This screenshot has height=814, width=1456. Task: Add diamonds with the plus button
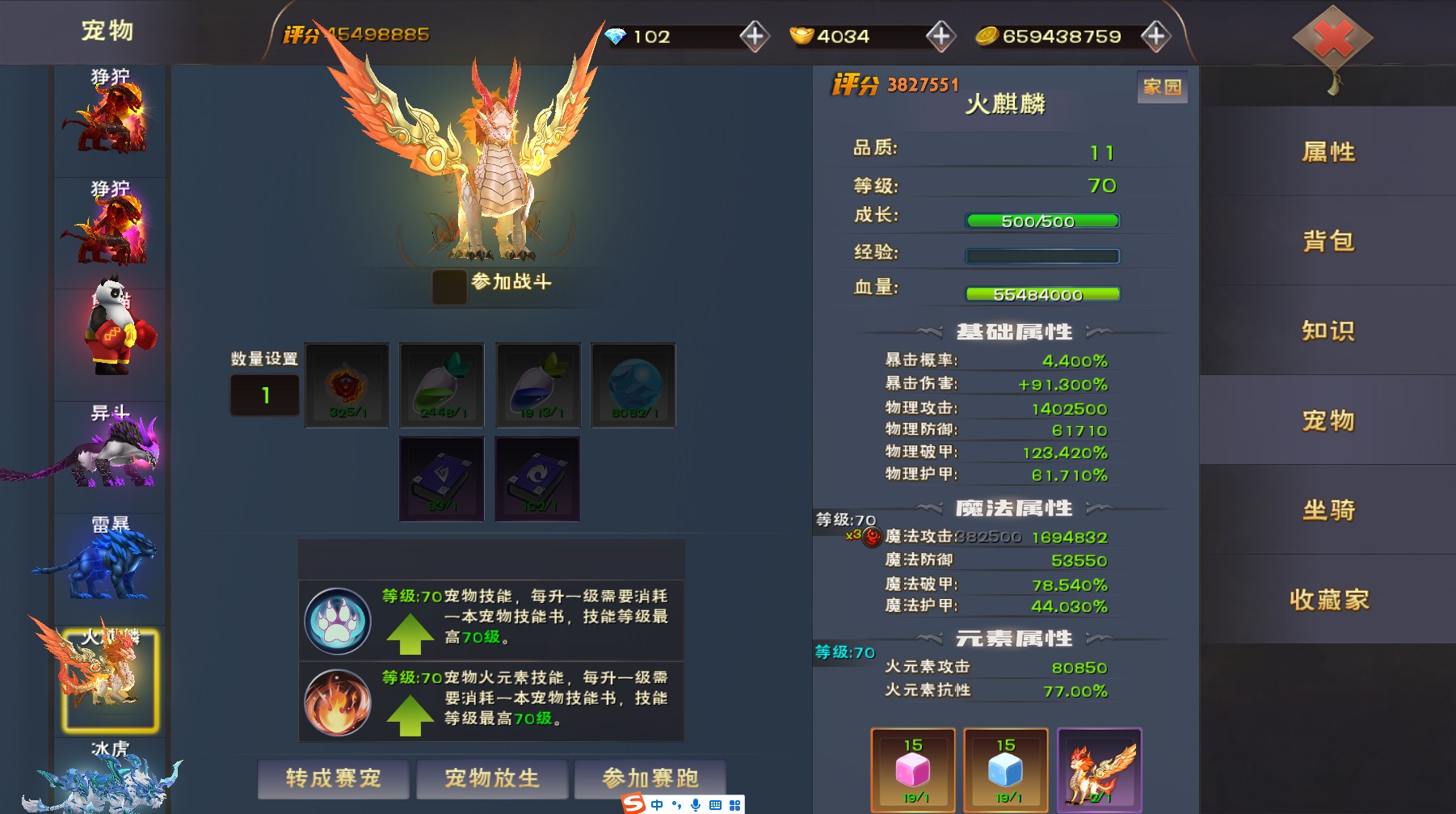click(754, 36)
